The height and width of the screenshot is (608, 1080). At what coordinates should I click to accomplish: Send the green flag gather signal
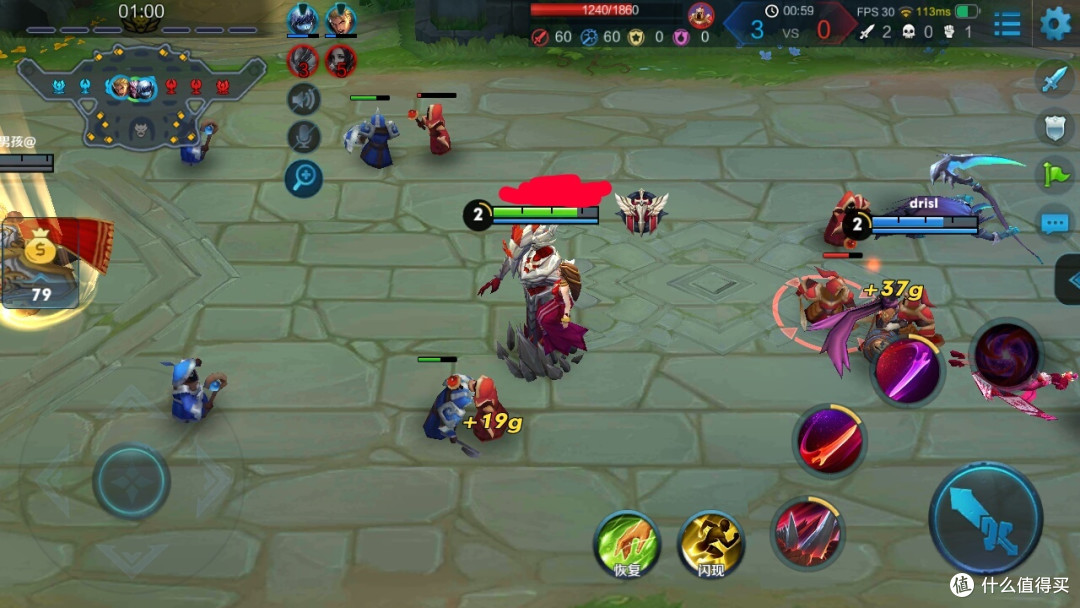click(x=1055, y=174)
